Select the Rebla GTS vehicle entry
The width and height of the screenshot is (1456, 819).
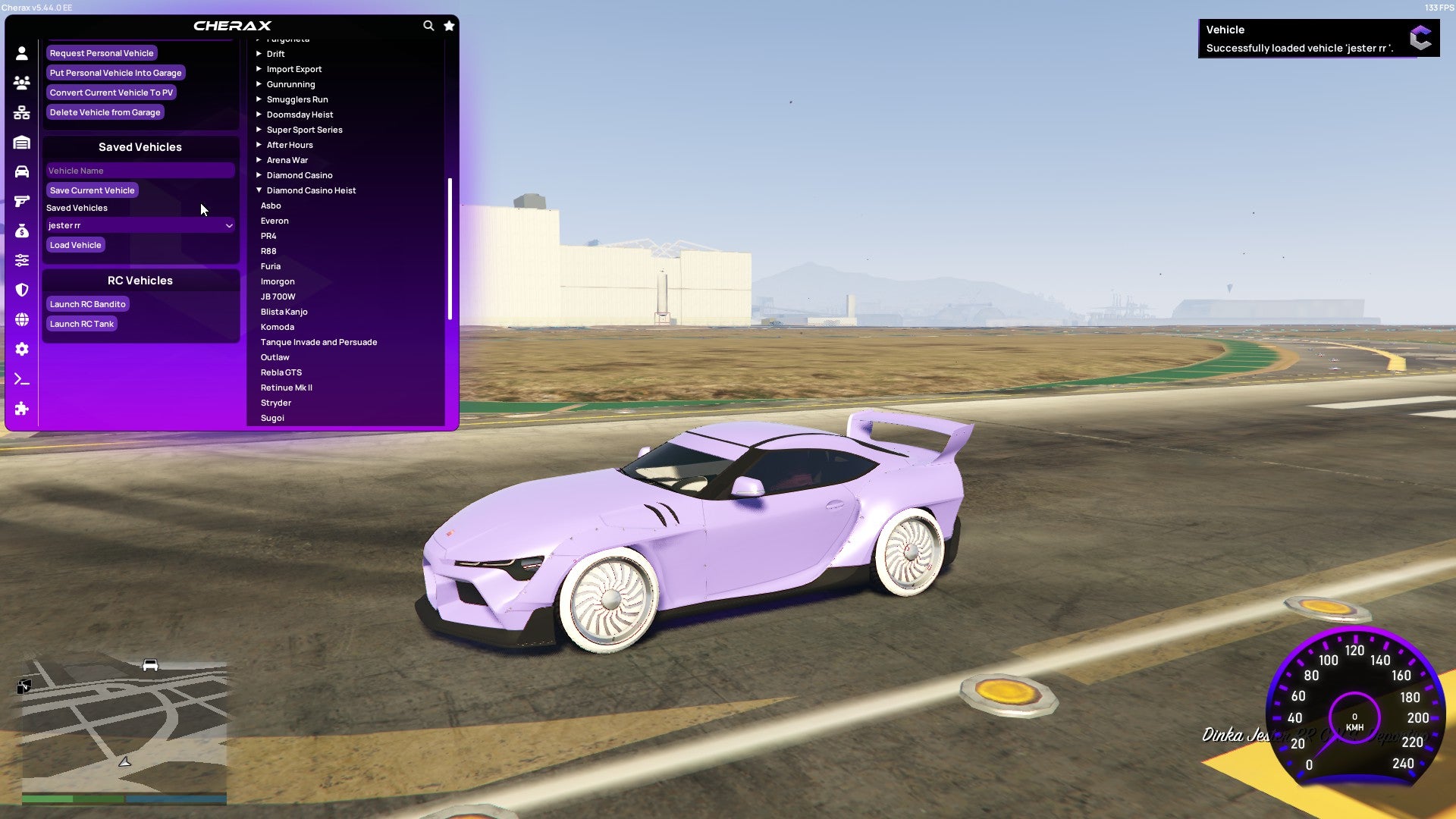(281, 372)
